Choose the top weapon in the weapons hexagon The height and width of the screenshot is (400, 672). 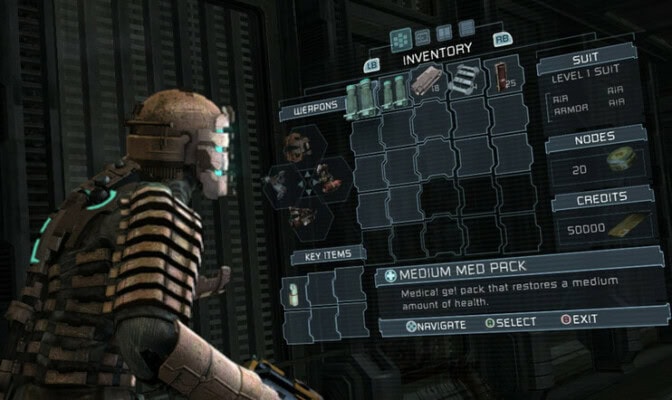pos(294,148)
